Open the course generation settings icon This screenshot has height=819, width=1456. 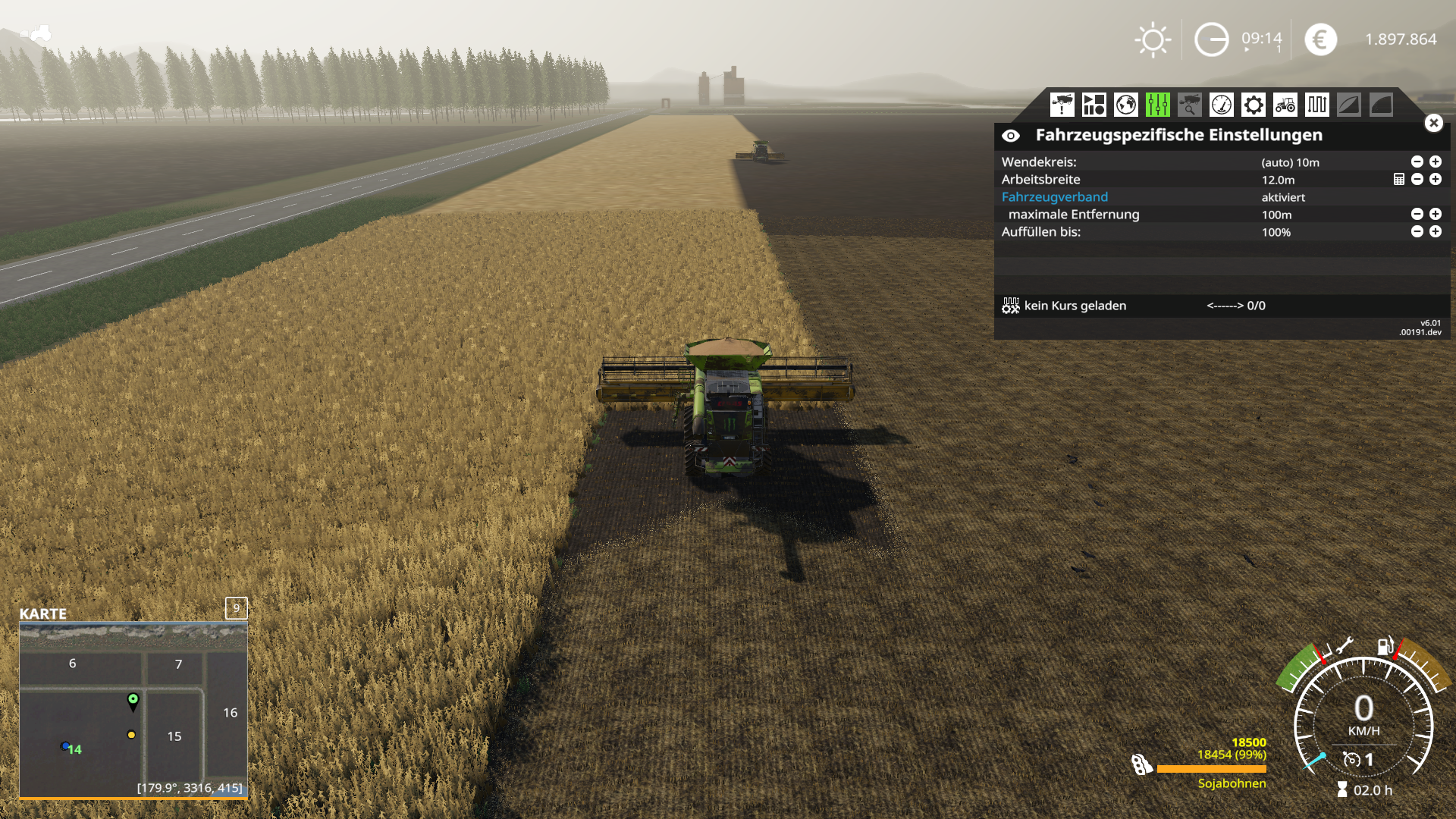pyautogui.click(x=1093, y=105)
